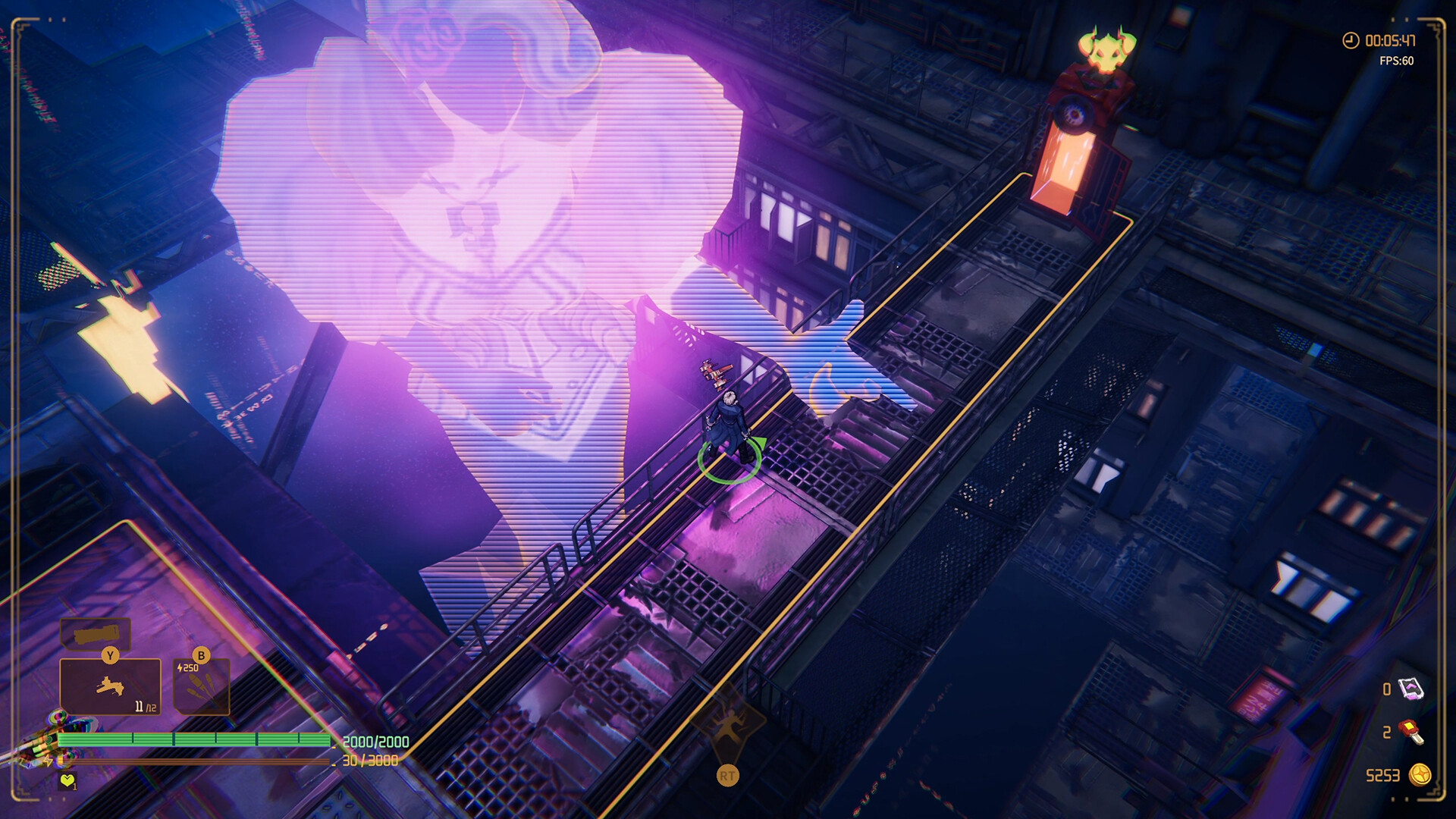
Task: Click the red USB stick inventory icon
Action: [x=1410, y=733]
